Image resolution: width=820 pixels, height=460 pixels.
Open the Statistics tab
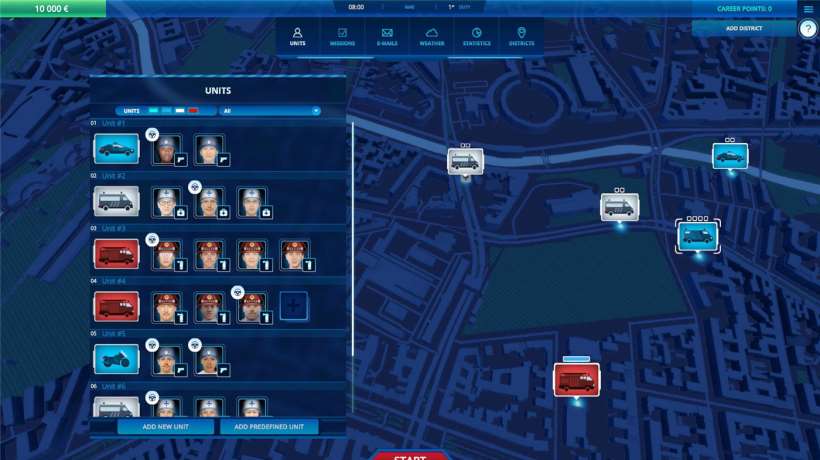click(x=476, y=36)
